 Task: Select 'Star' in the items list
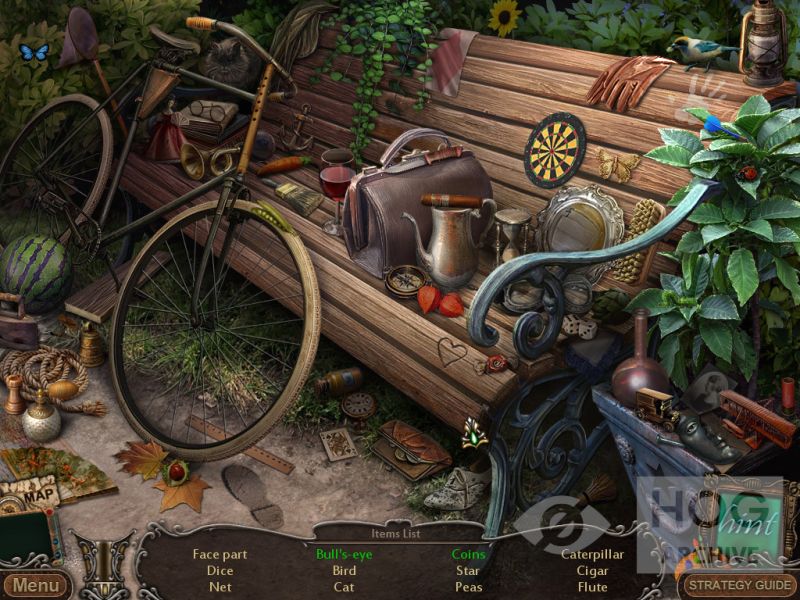(468, 571)
